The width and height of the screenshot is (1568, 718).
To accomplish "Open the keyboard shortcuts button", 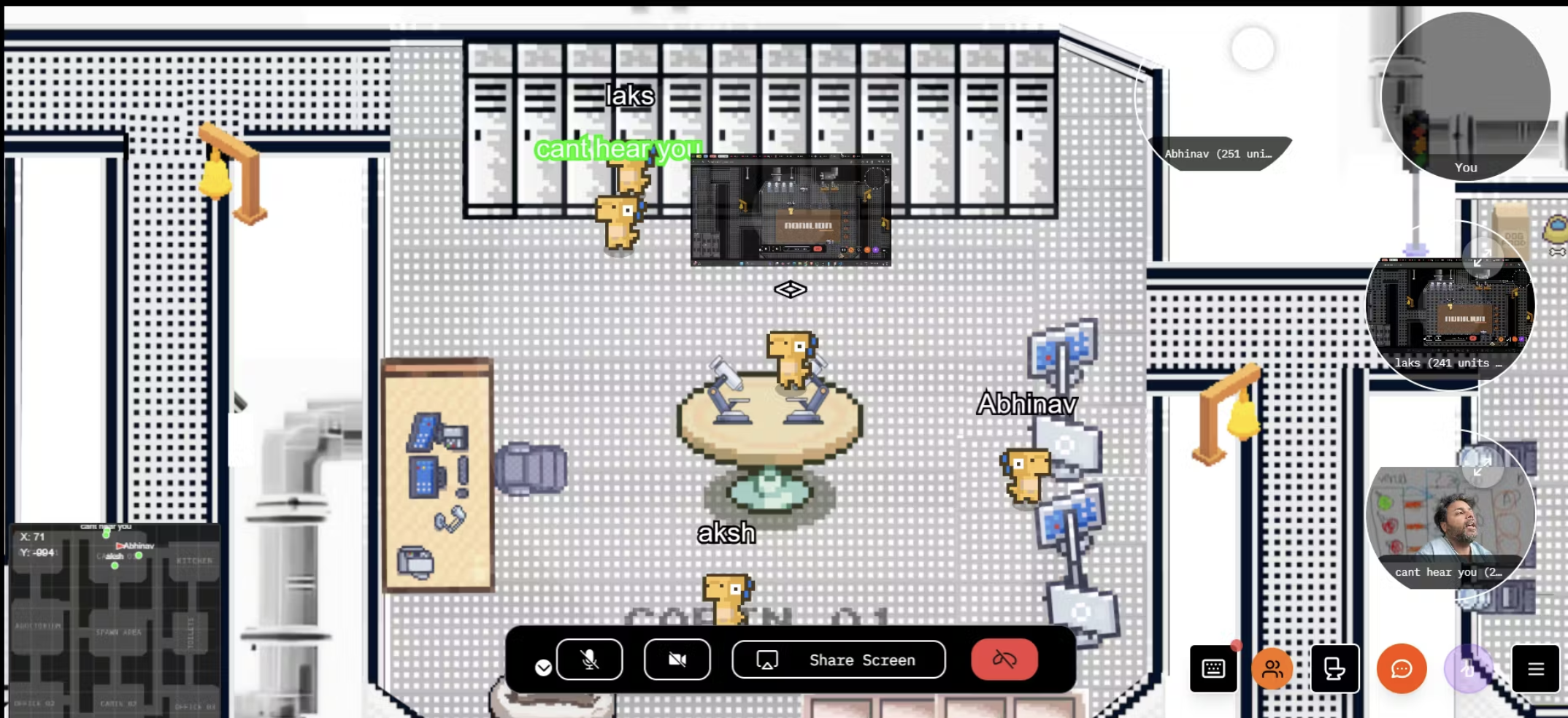I will (1213, 668).
